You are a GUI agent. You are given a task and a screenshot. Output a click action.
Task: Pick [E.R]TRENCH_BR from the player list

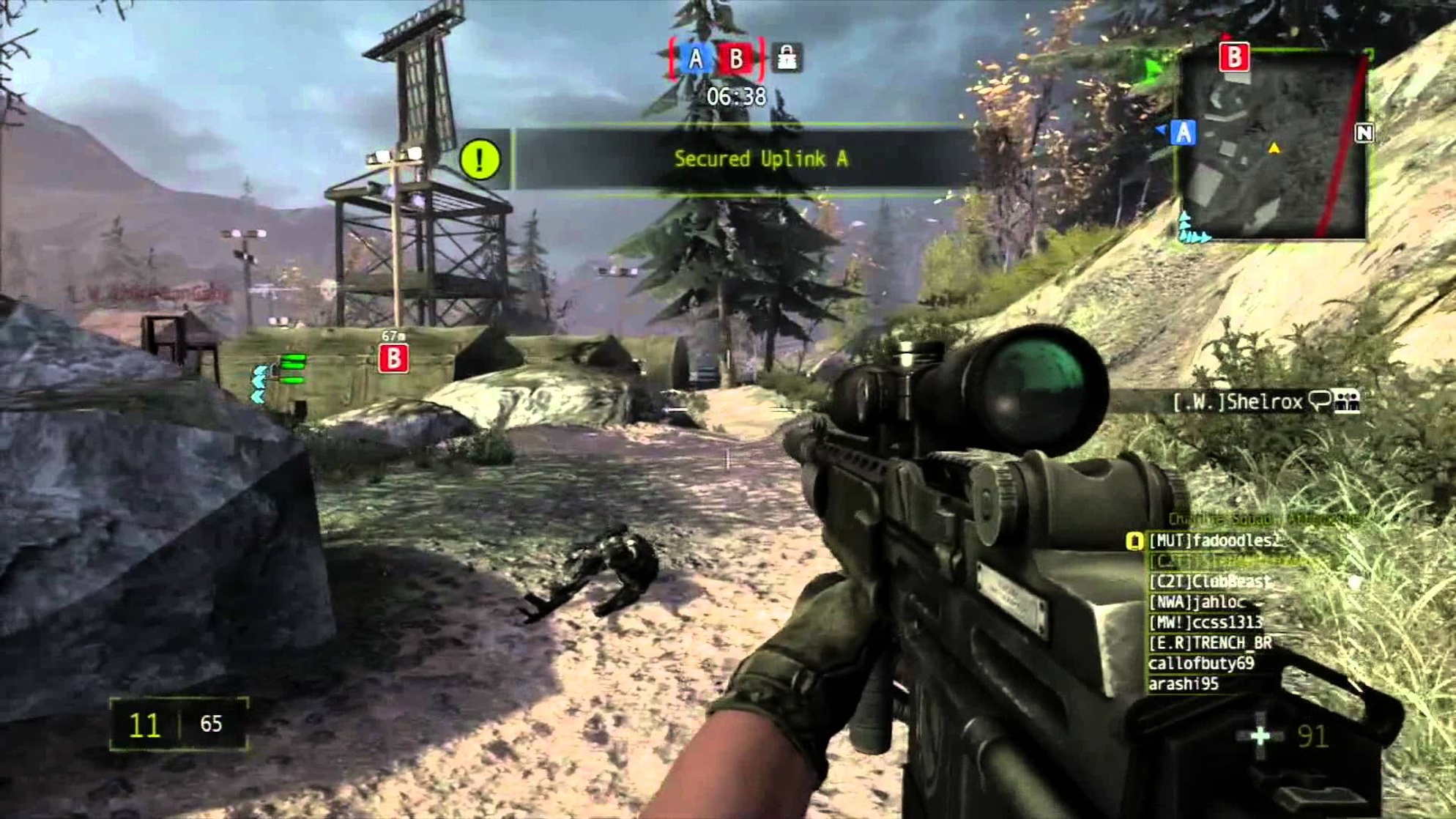pos(1210,643)
